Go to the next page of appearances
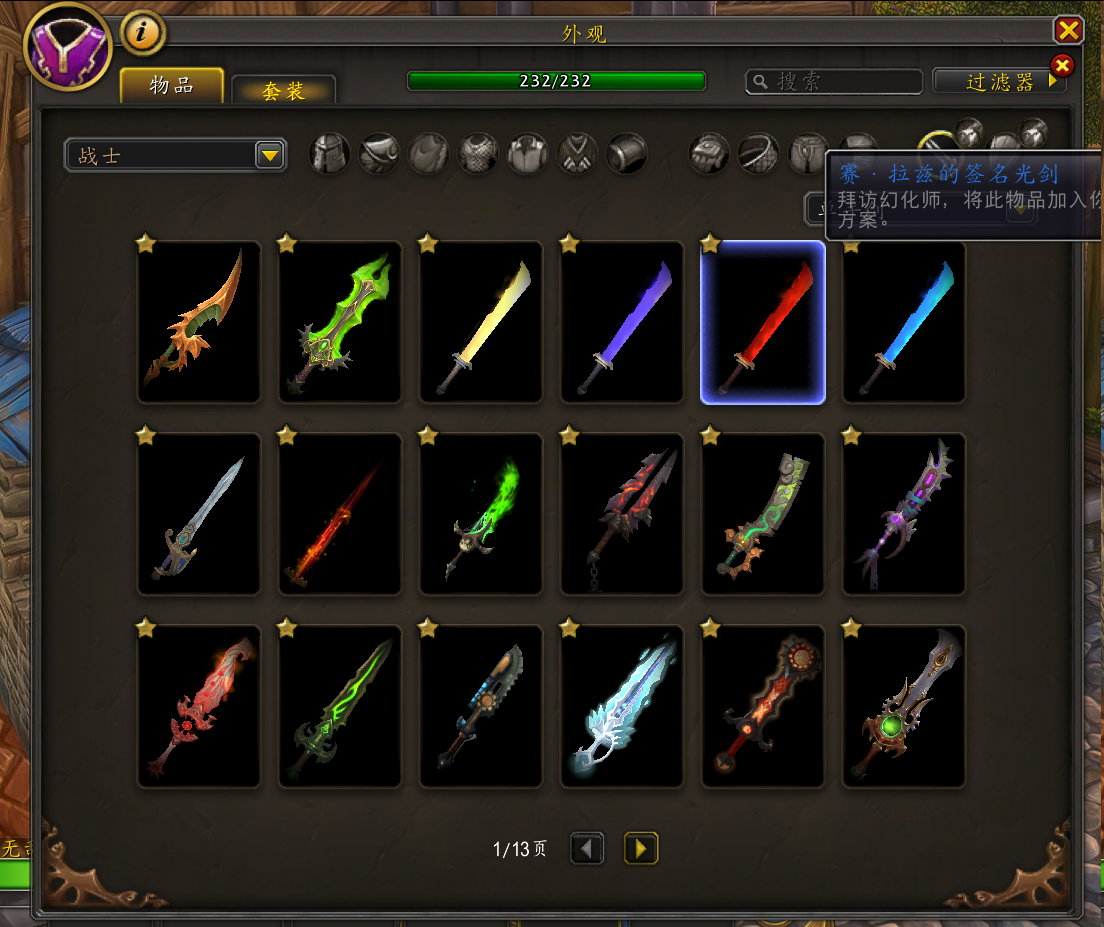Image resolution: width=1104 pixels, height=927 pixels. tap(641, 849)
